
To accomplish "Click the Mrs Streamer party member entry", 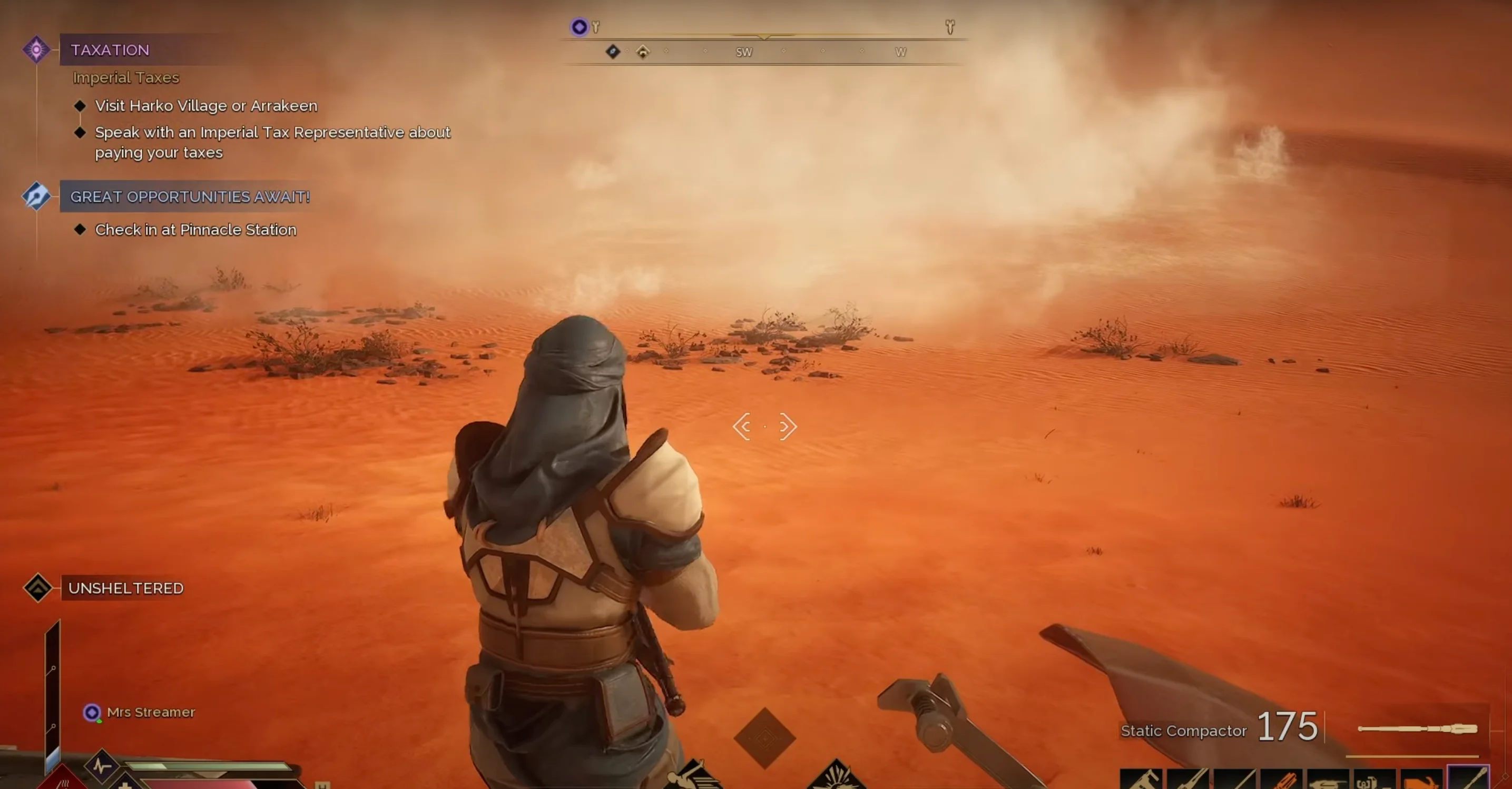I will point(150,712).
